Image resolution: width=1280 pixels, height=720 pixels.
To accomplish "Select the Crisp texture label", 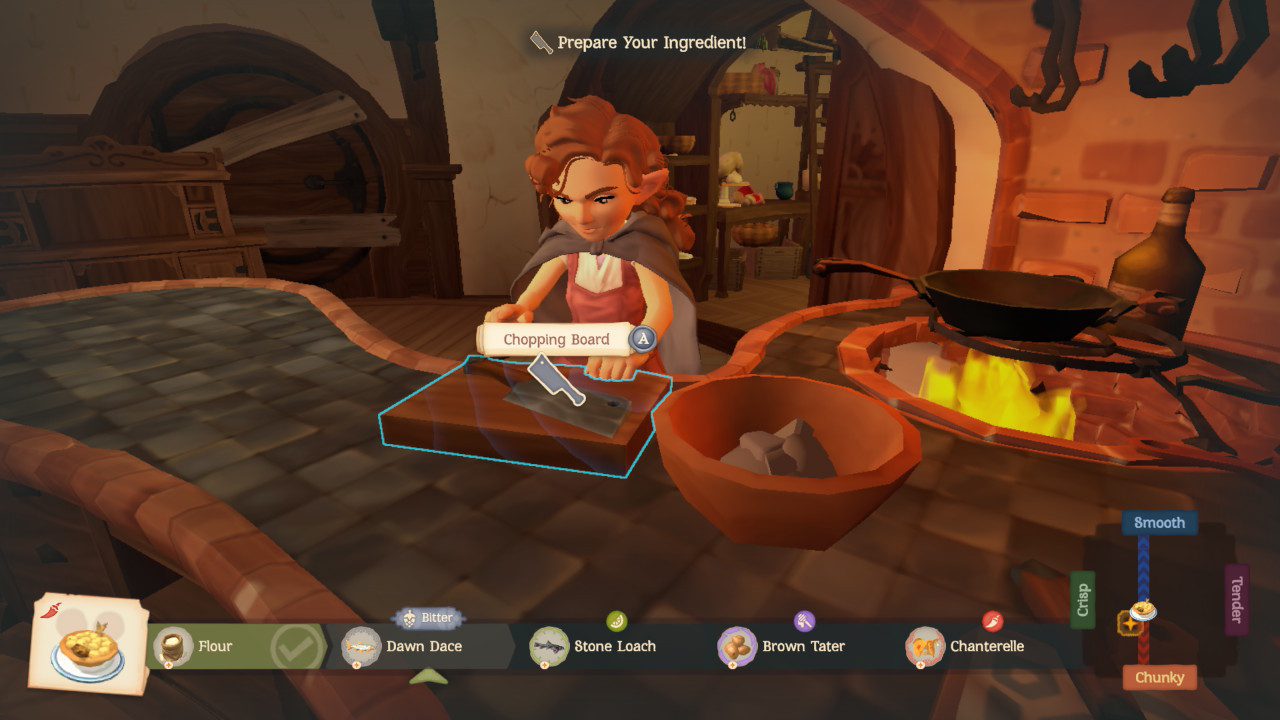I will pyautogui.click(x=1082, y=600).
